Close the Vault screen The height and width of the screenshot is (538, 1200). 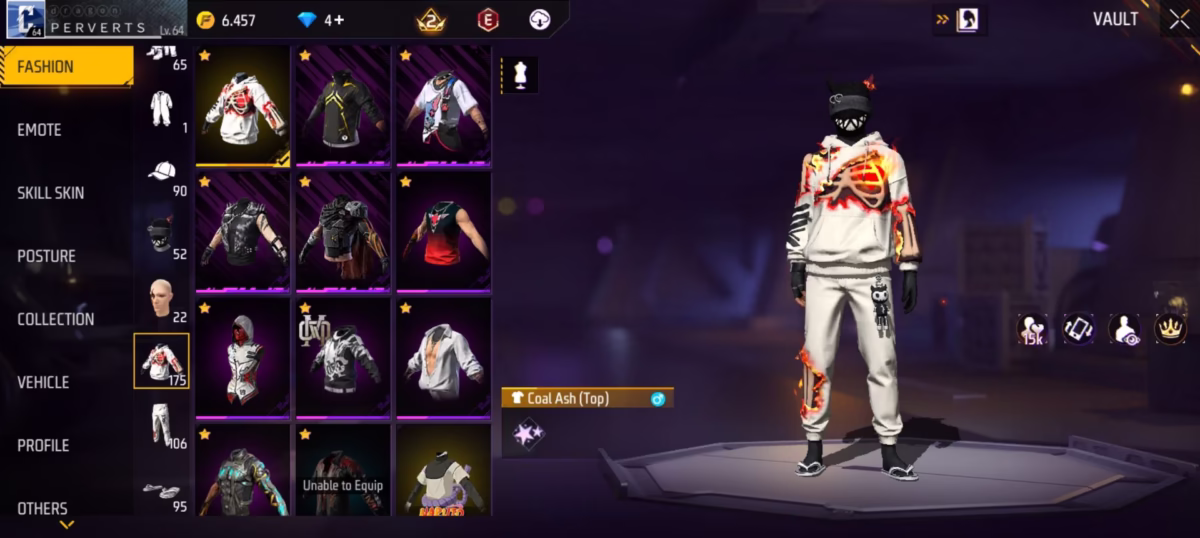1178,20
